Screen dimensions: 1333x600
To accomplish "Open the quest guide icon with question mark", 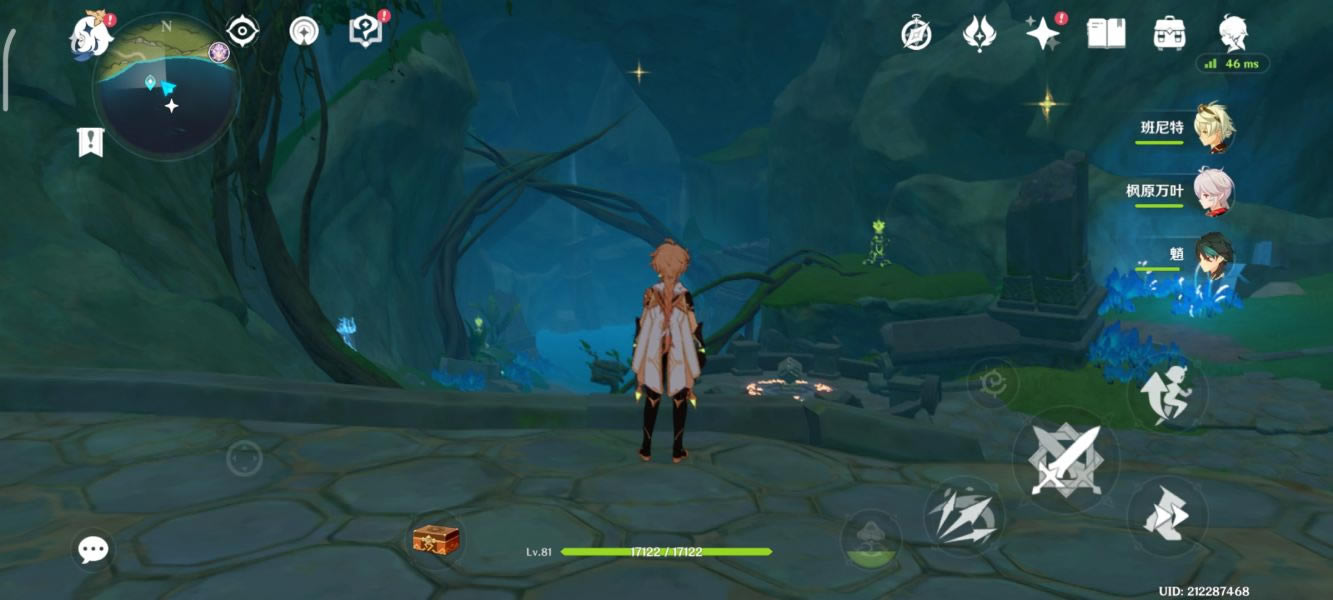I will (x=365, y=31).
